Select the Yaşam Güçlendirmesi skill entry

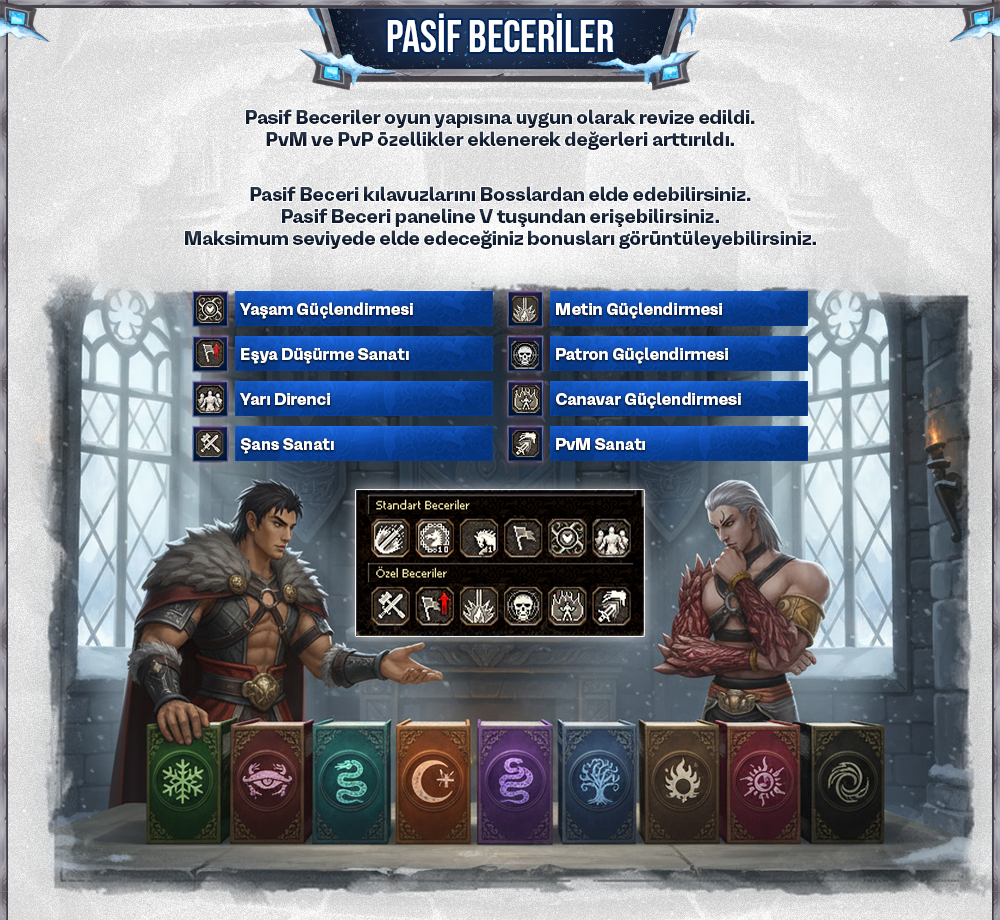pos(364,309)
